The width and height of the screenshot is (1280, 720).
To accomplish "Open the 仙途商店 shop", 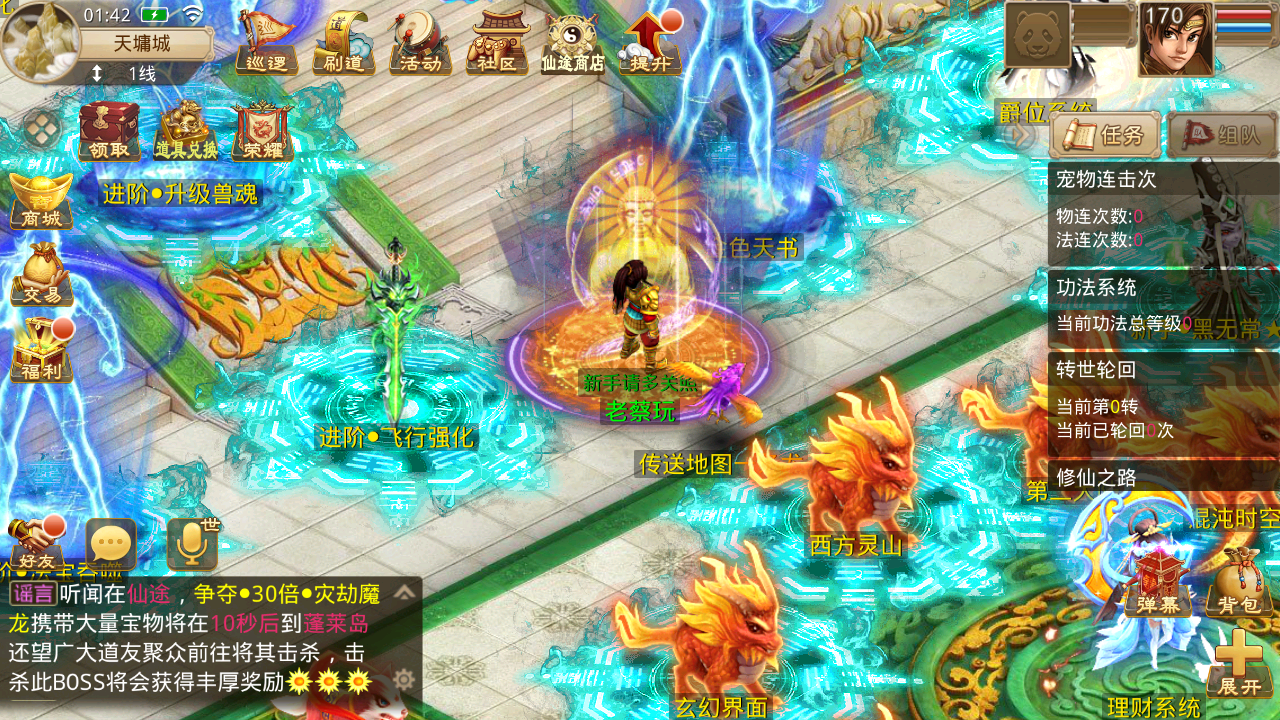I will click(x=573, y=44).
